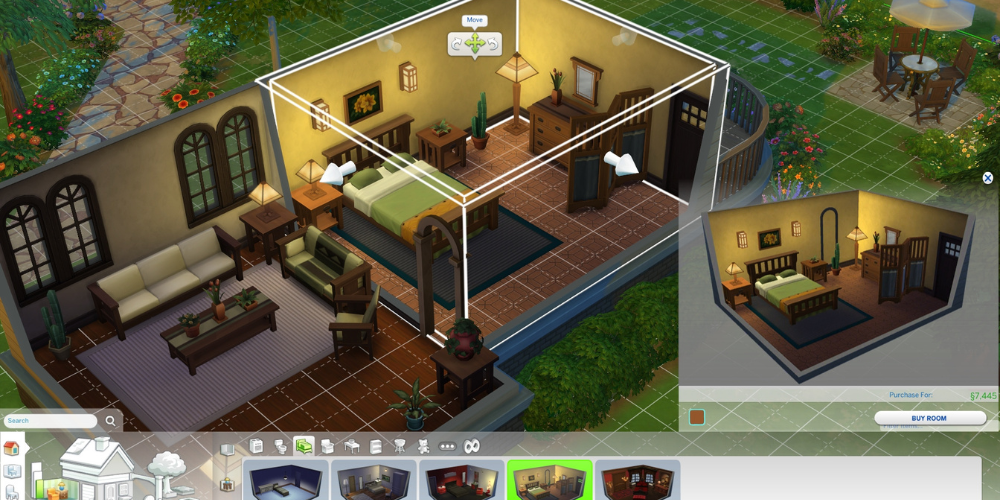Open the grill outdoor room category
Image resolution: width=1000 pixels, height=500 pixels.
click(x=400, y=446)
